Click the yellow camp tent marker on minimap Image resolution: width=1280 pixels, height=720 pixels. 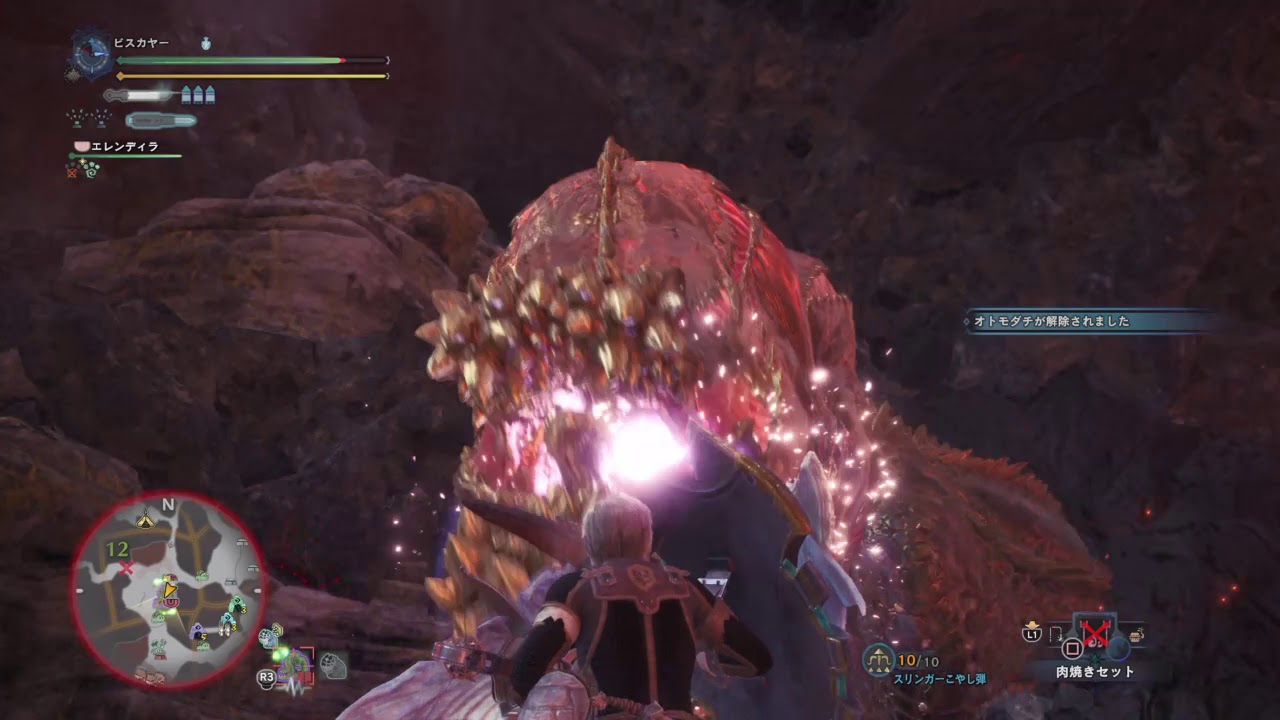point(146,516)
